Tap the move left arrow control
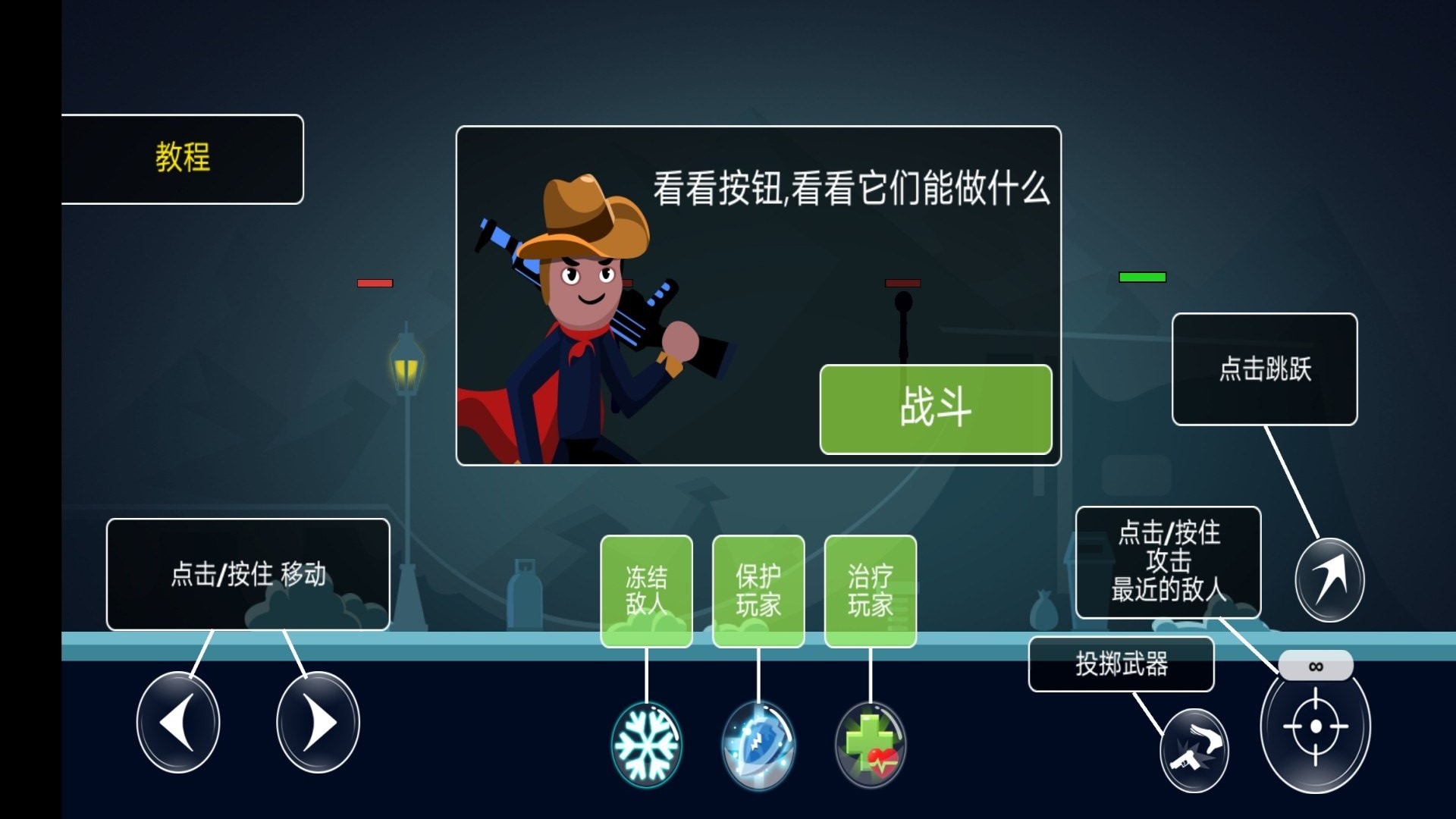The height and width of the screenshot is (819, 1456). click(178, 722)
